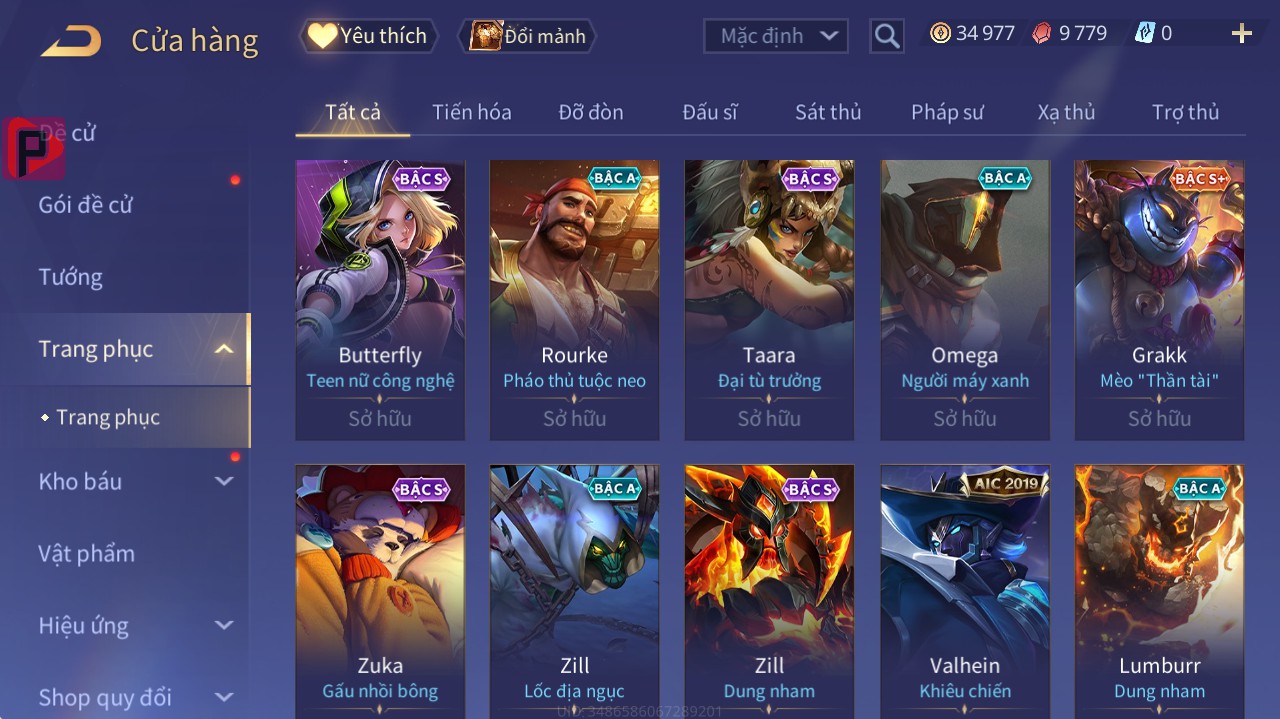This screenshot has width=1280, height=719.
Task: Switch to the Đỡ đòn tab
Action: (x=590, y=112)
